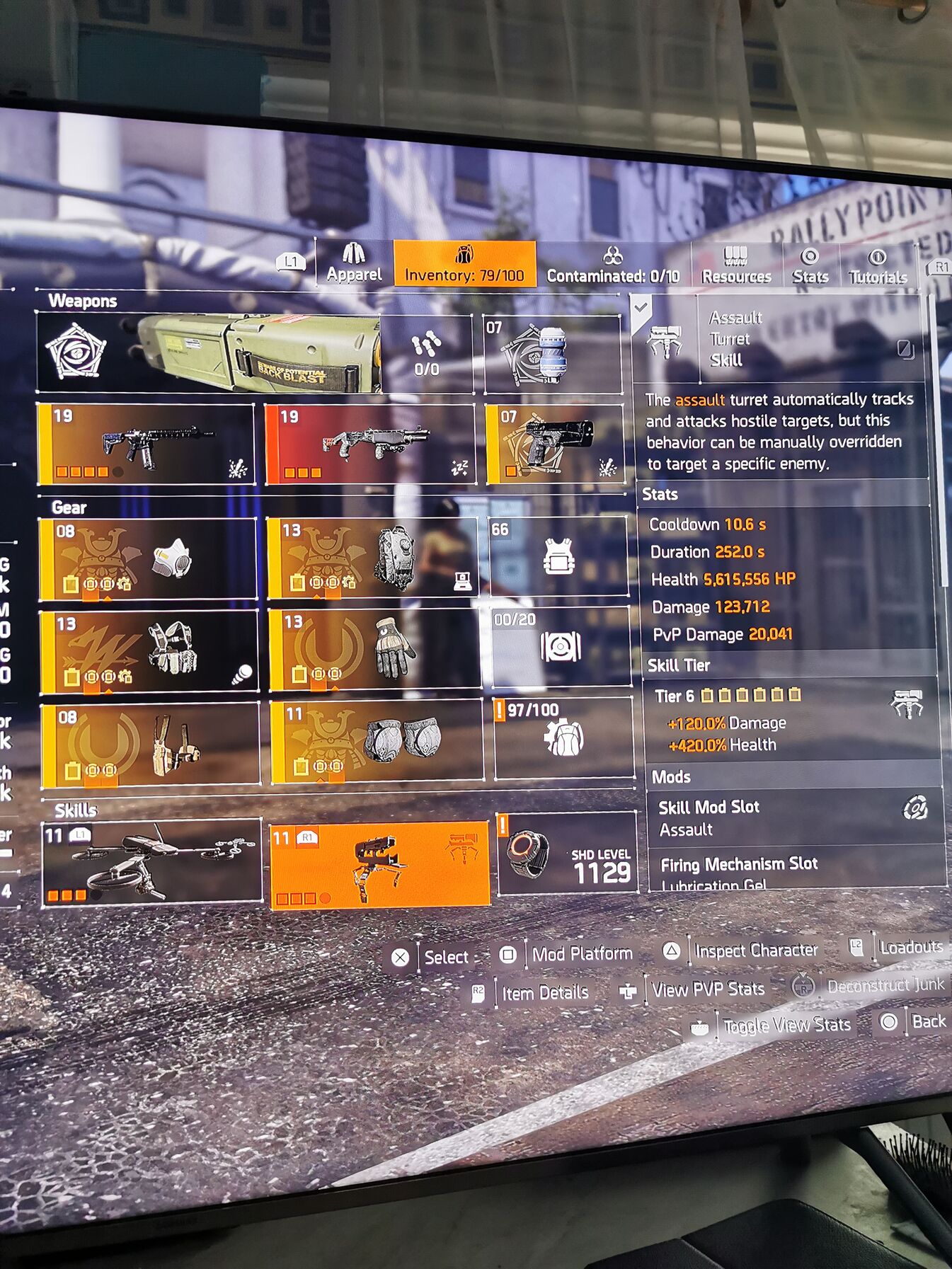Select the gloves gear slot
The height and width of the screenshot is (1269, 952).
[374, 649]
